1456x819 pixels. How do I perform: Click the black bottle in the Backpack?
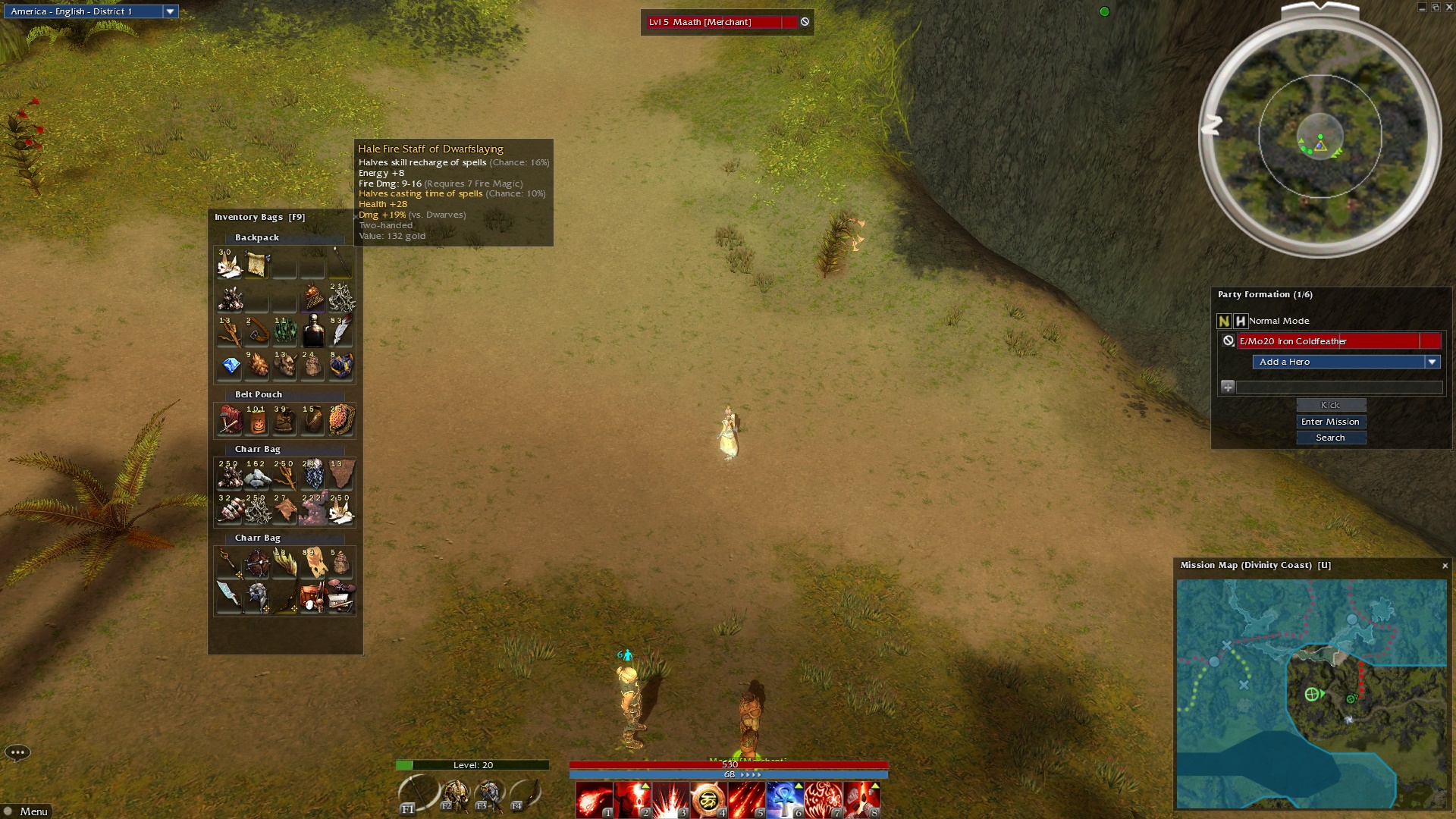coord(313,331)
